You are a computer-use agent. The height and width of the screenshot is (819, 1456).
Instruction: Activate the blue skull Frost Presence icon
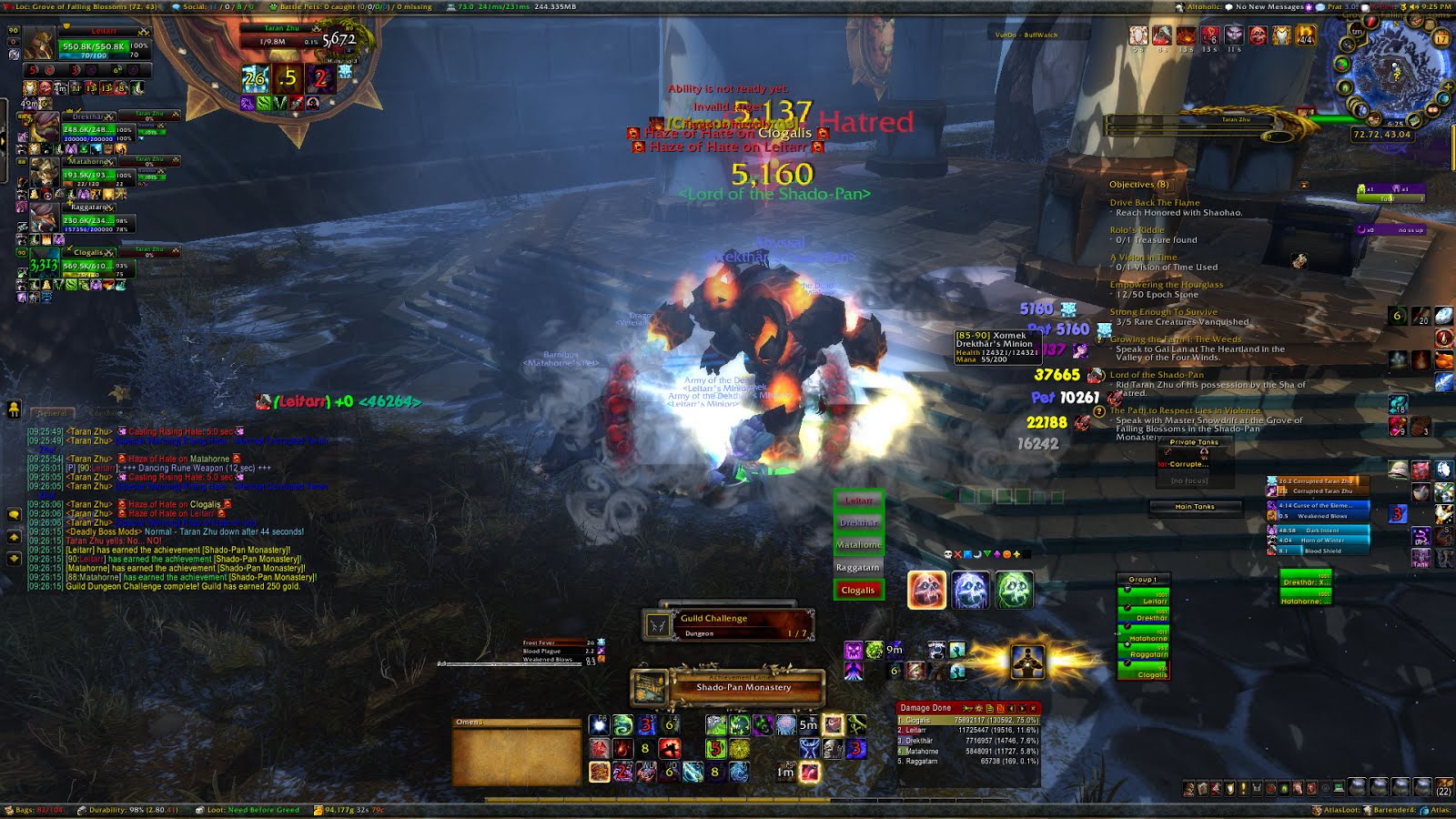[970, 590]
